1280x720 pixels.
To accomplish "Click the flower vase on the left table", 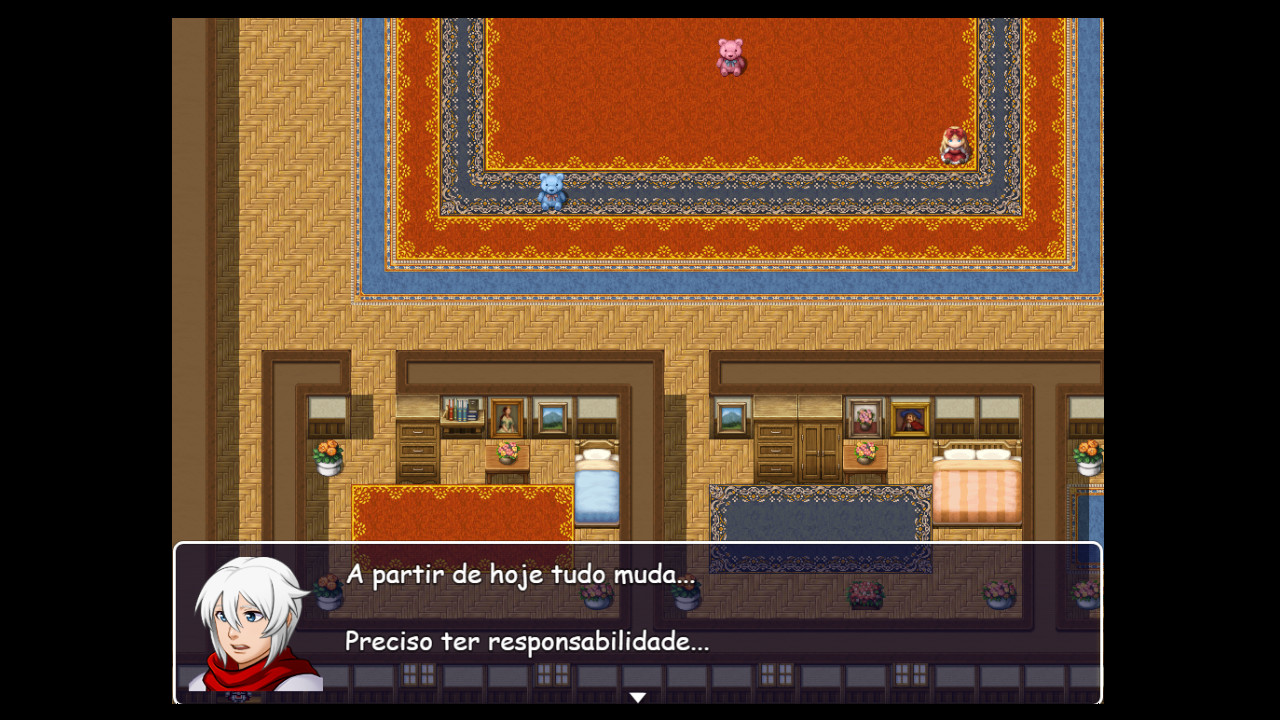I will (505, 450).
